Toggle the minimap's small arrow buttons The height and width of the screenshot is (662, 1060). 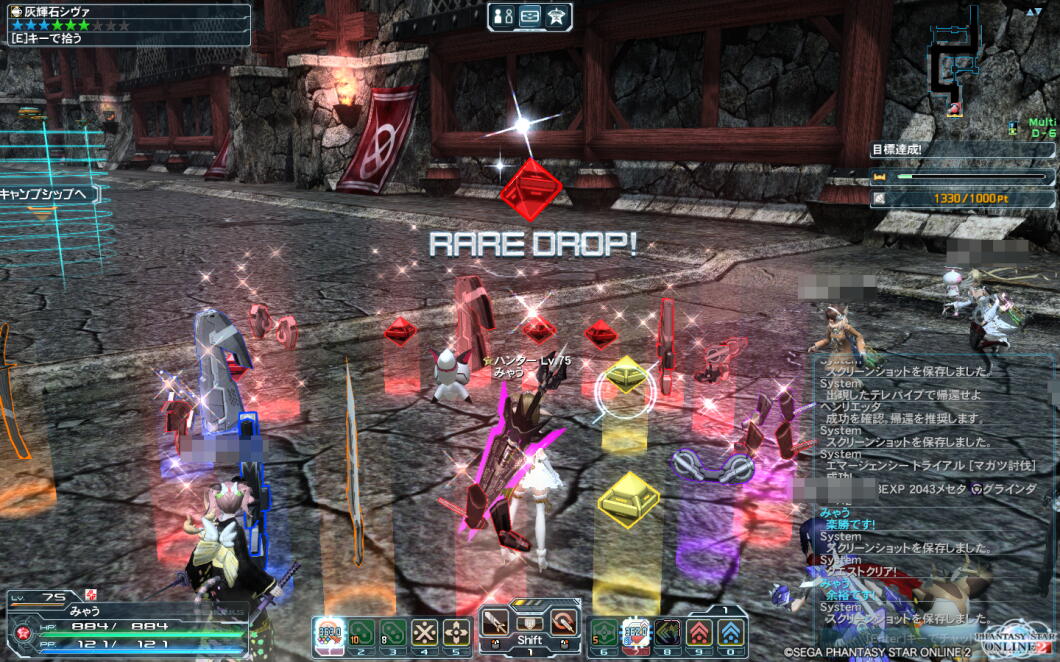coord(1034,11)
